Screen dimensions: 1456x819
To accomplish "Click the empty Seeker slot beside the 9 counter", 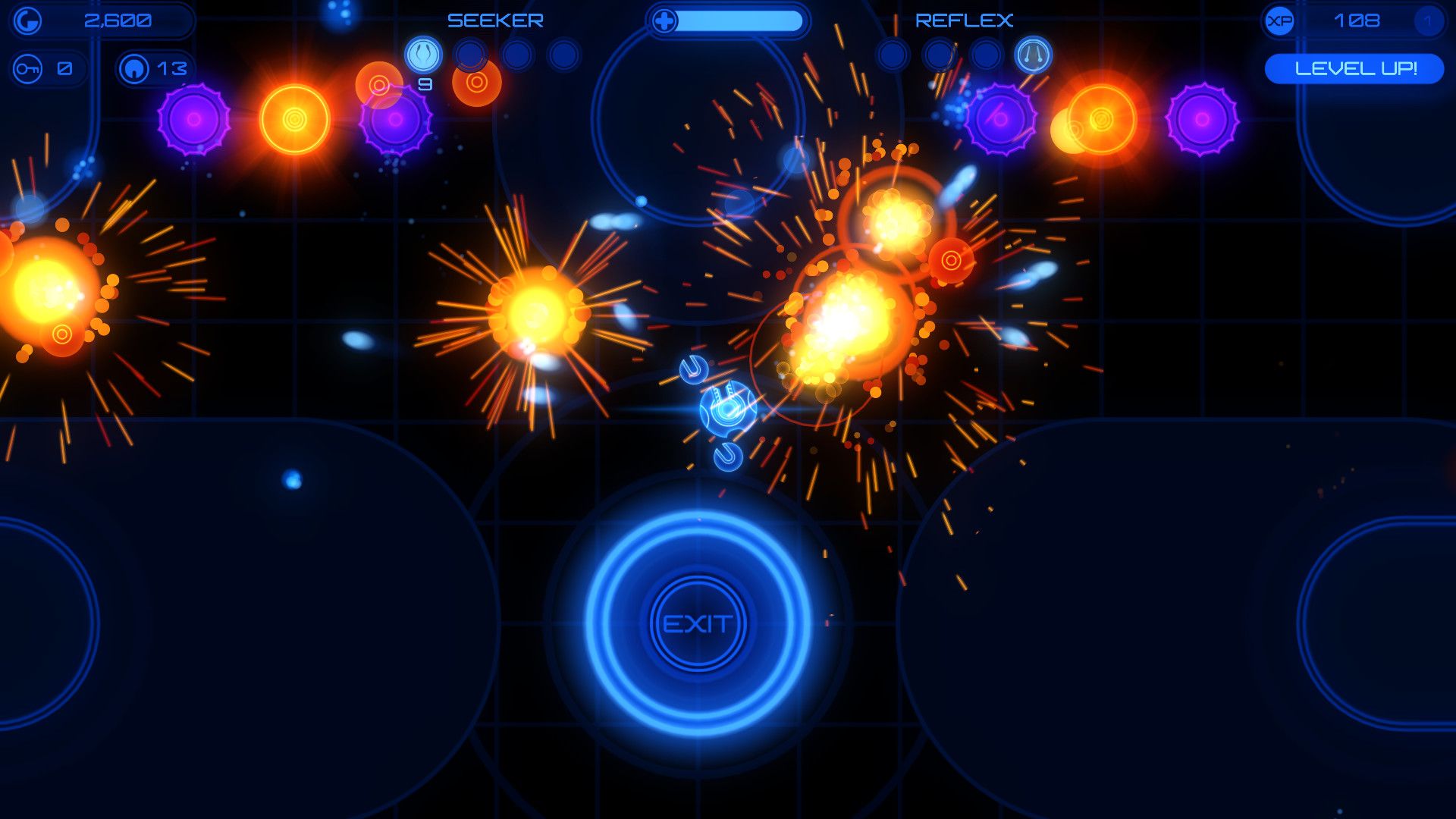I will click(x=472, y=53).
